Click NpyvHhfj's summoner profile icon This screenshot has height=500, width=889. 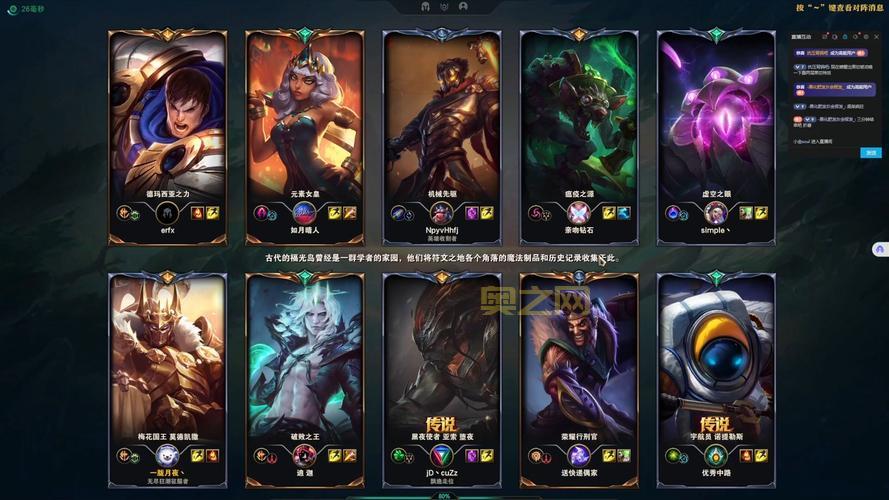[441, 213]
